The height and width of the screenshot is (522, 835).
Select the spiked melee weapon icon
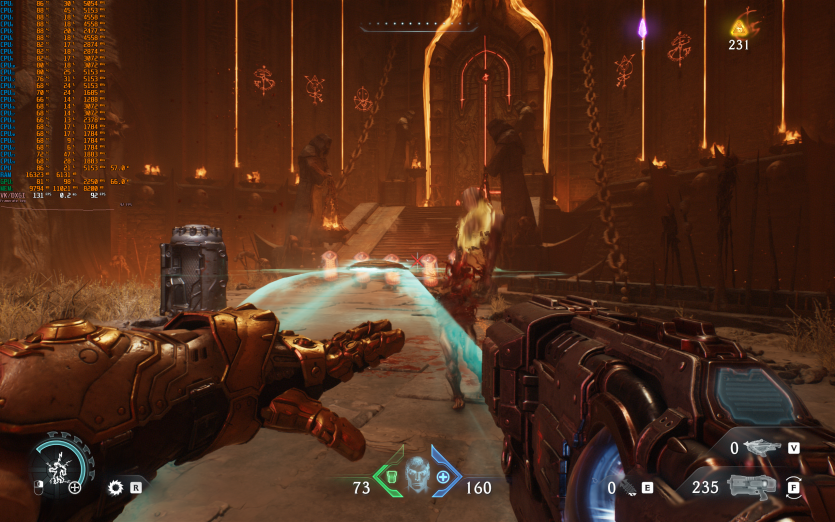(x=626, y=488)
